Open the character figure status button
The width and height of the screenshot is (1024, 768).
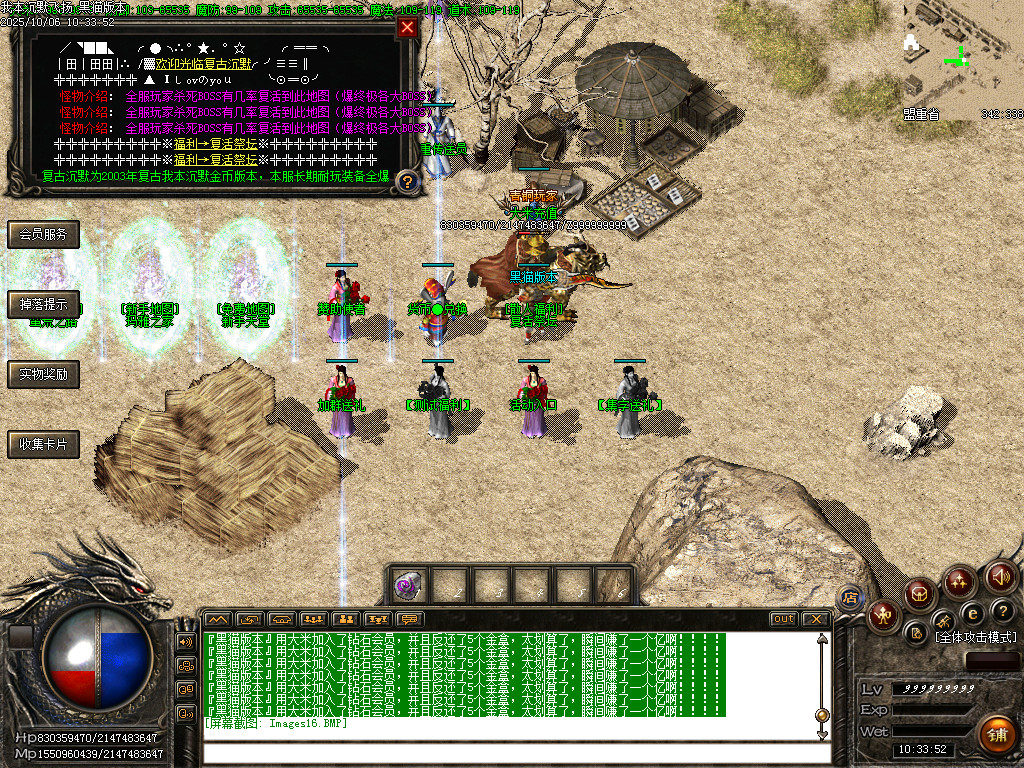882,616
